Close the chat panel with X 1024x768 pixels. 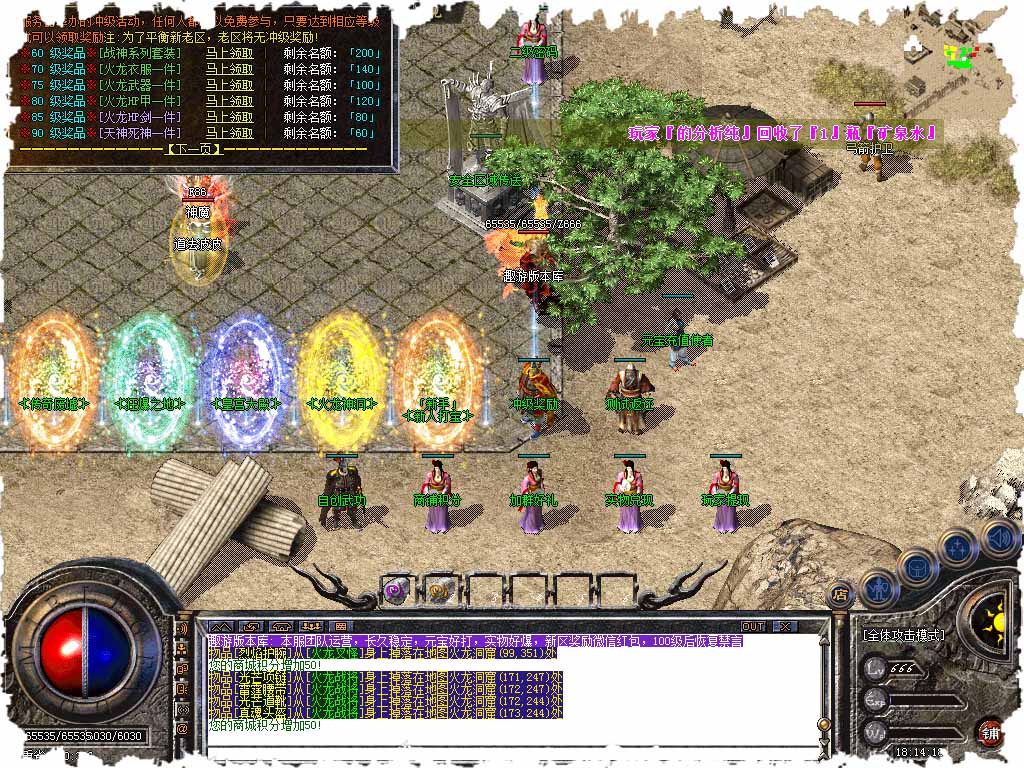[785, 626]
